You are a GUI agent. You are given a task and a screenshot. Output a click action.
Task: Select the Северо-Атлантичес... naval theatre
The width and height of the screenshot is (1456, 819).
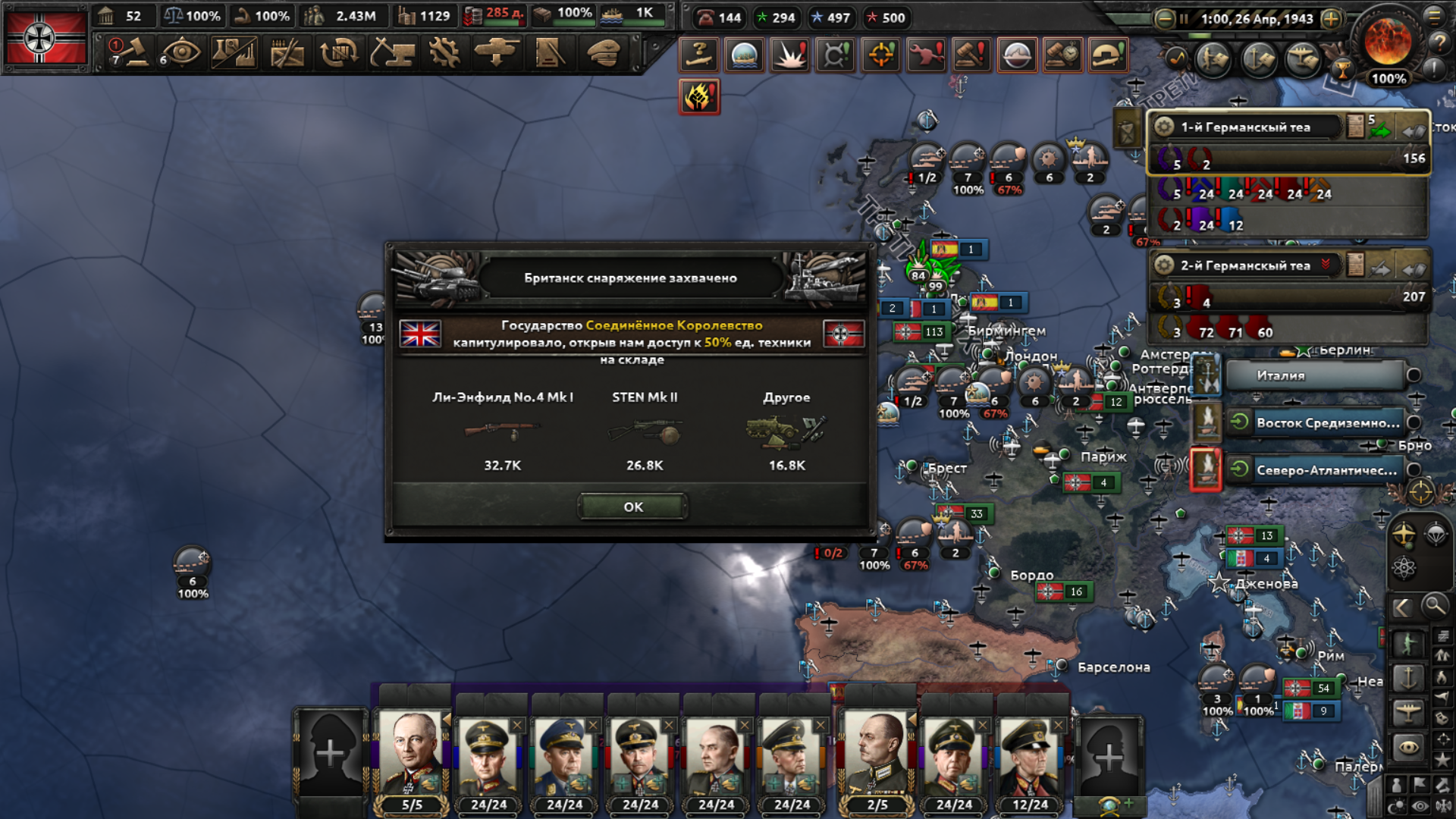(1326, 470)
